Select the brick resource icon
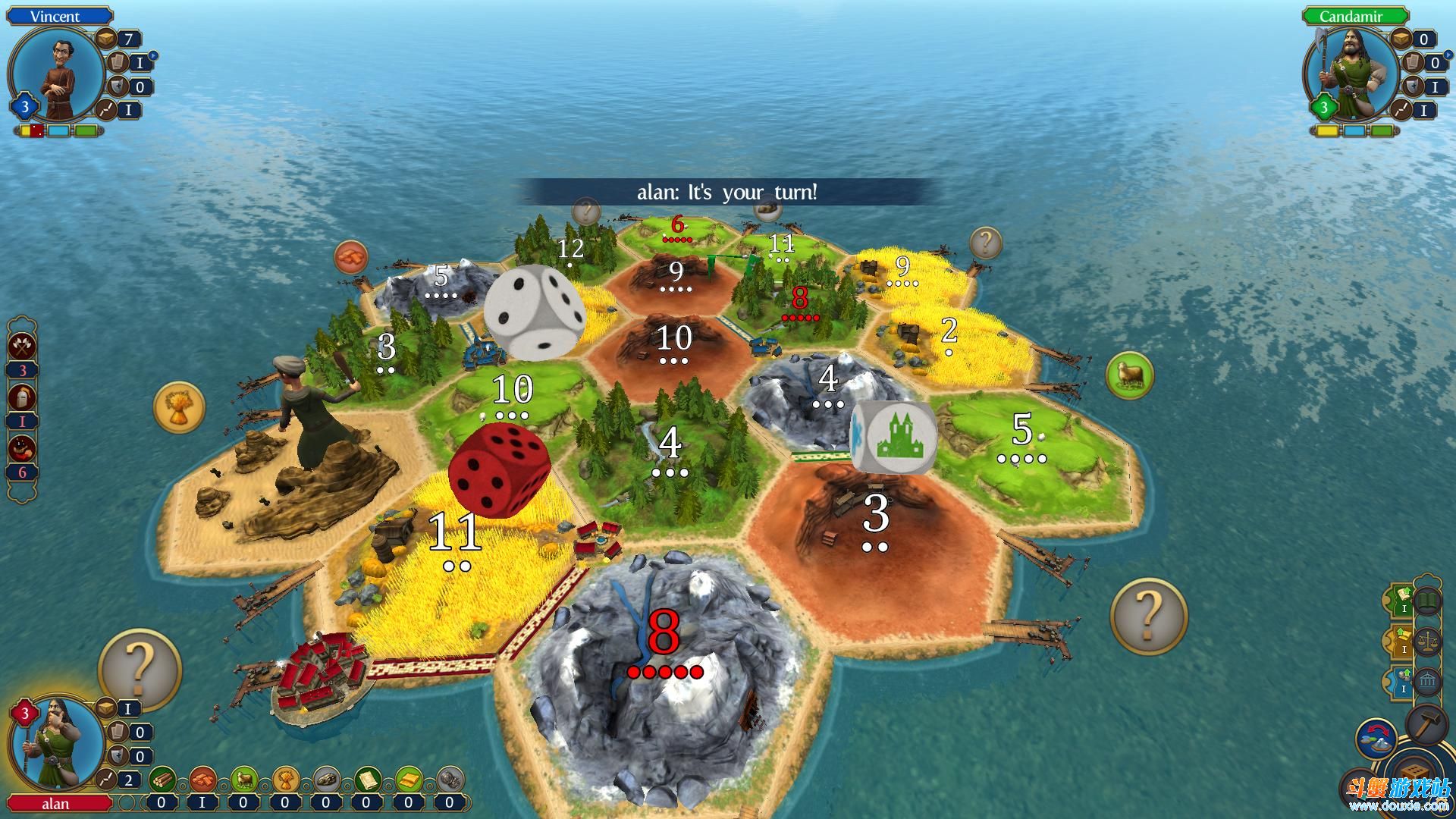Viewport: 1456px width, 819px height. 202,779
